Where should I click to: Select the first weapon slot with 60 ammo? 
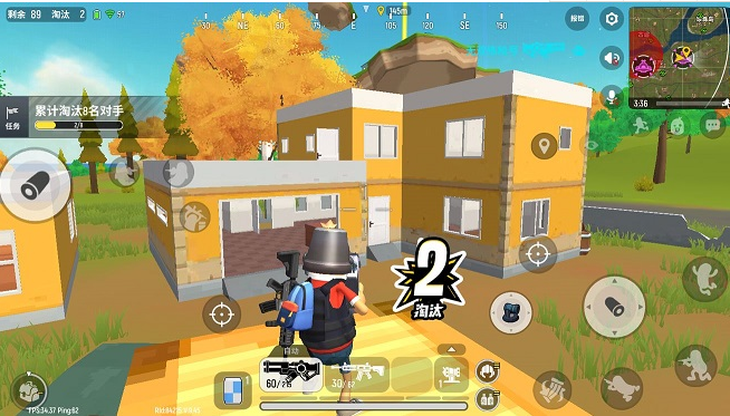[x=289, y=373]
